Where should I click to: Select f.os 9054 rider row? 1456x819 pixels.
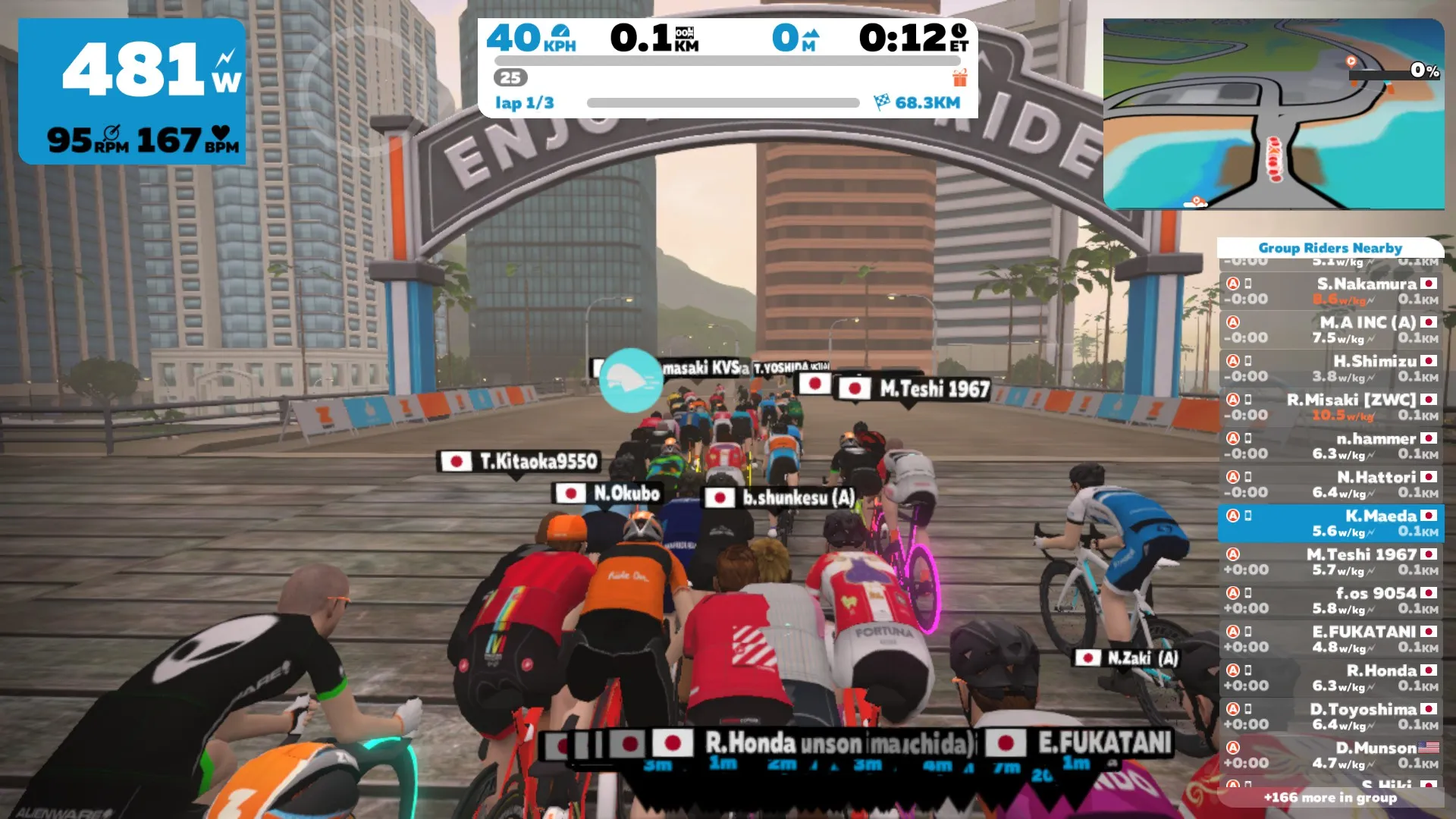pos(1331,601)
